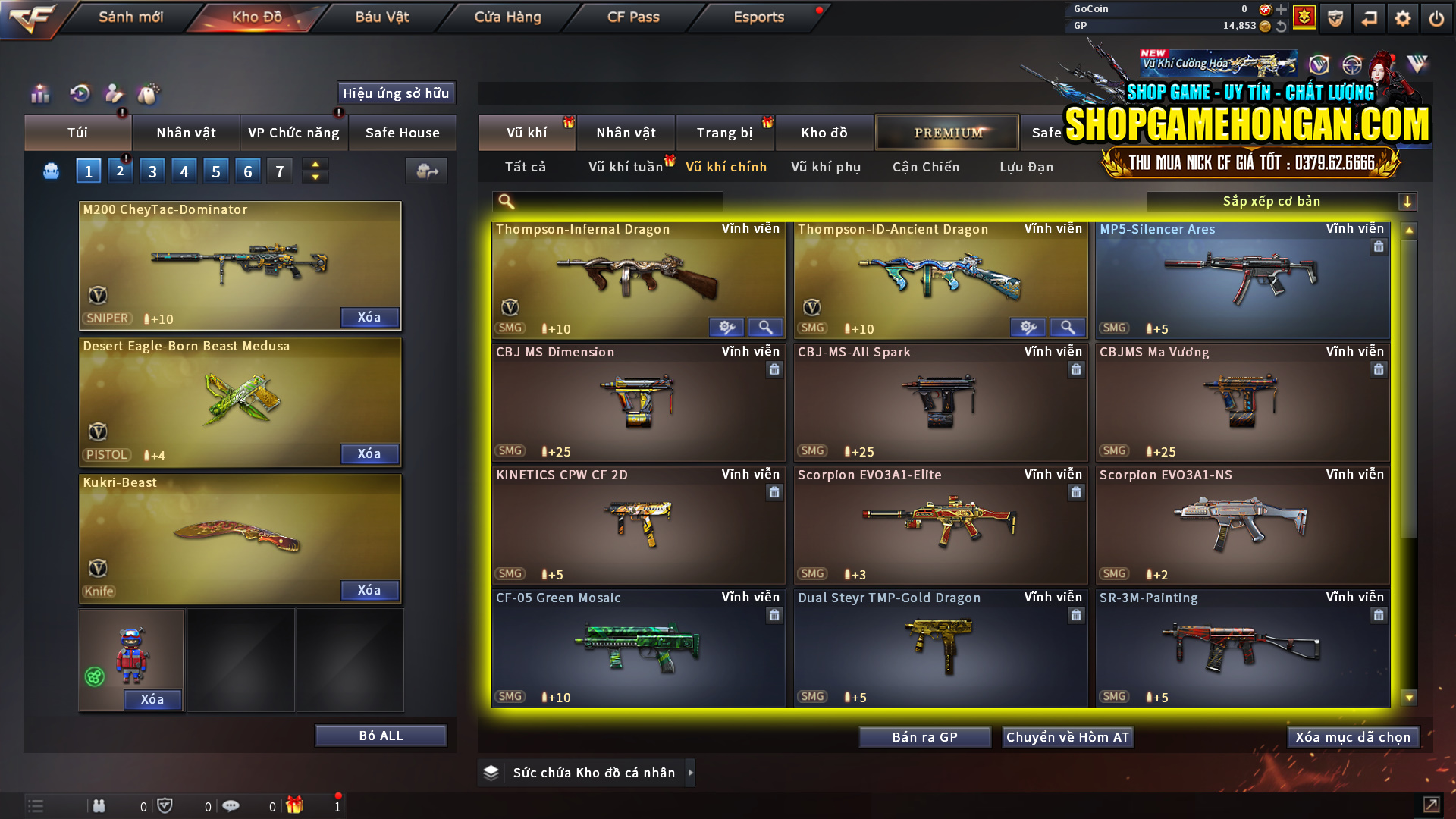Select the character gift icon in top toolbar
This screenshot has width=1456, height=819.
coord(114,94)
